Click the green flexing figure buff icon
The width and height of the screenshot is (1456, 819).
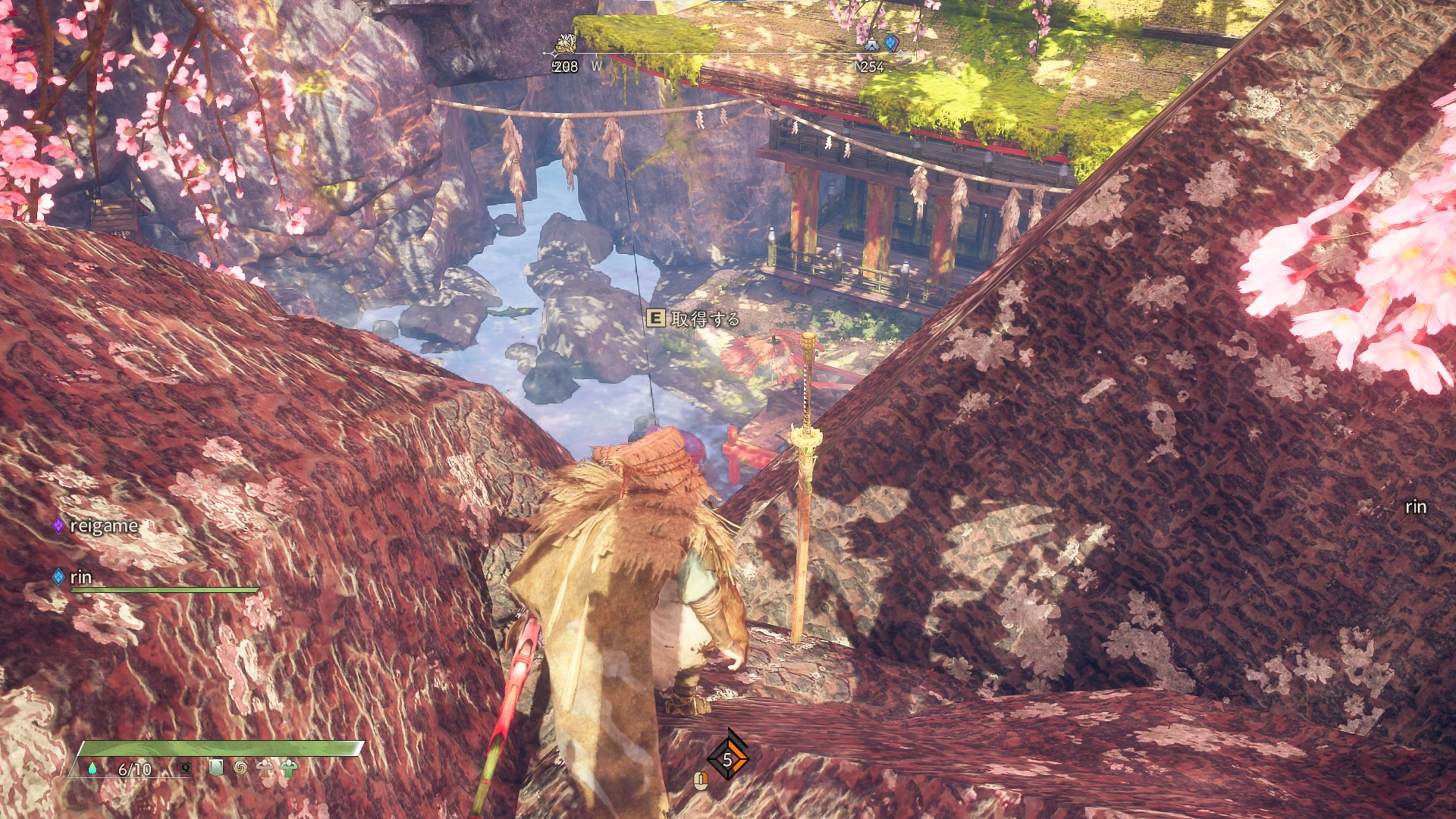pyautogui.click(x=289, y=768)
